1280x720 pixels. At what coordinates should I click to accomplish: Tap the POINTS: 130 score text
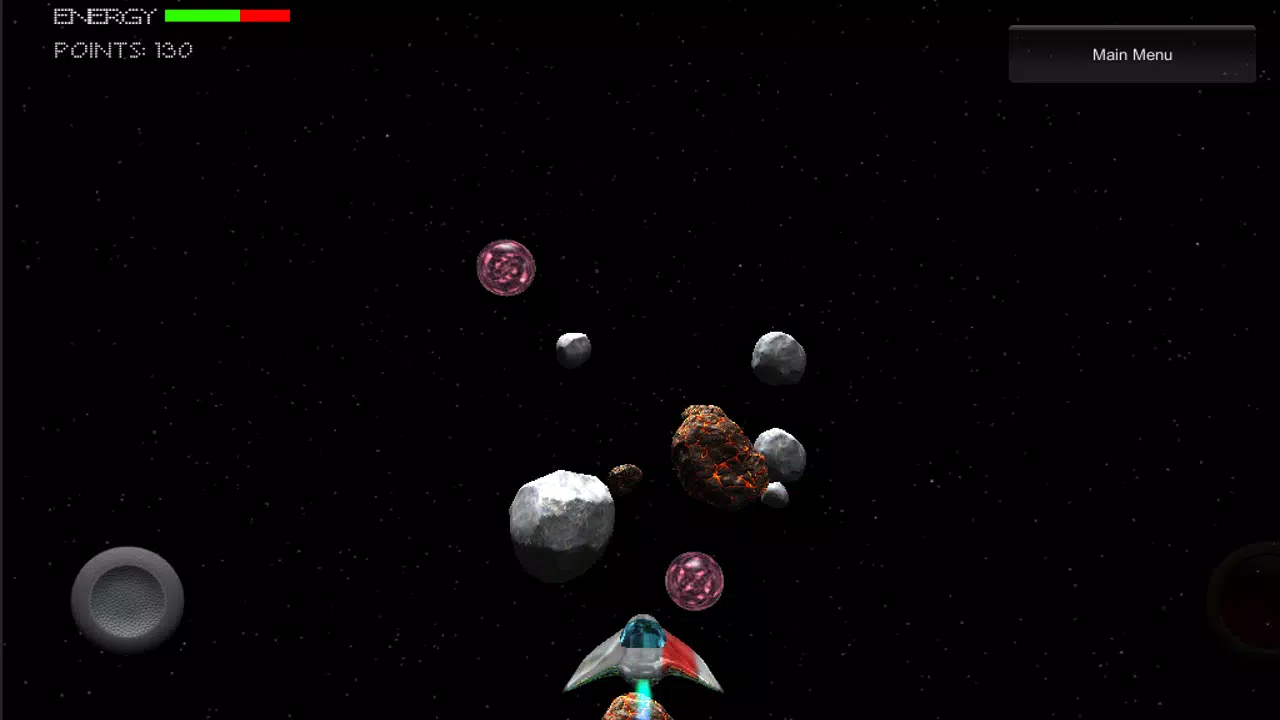click(x=122, y=50)
